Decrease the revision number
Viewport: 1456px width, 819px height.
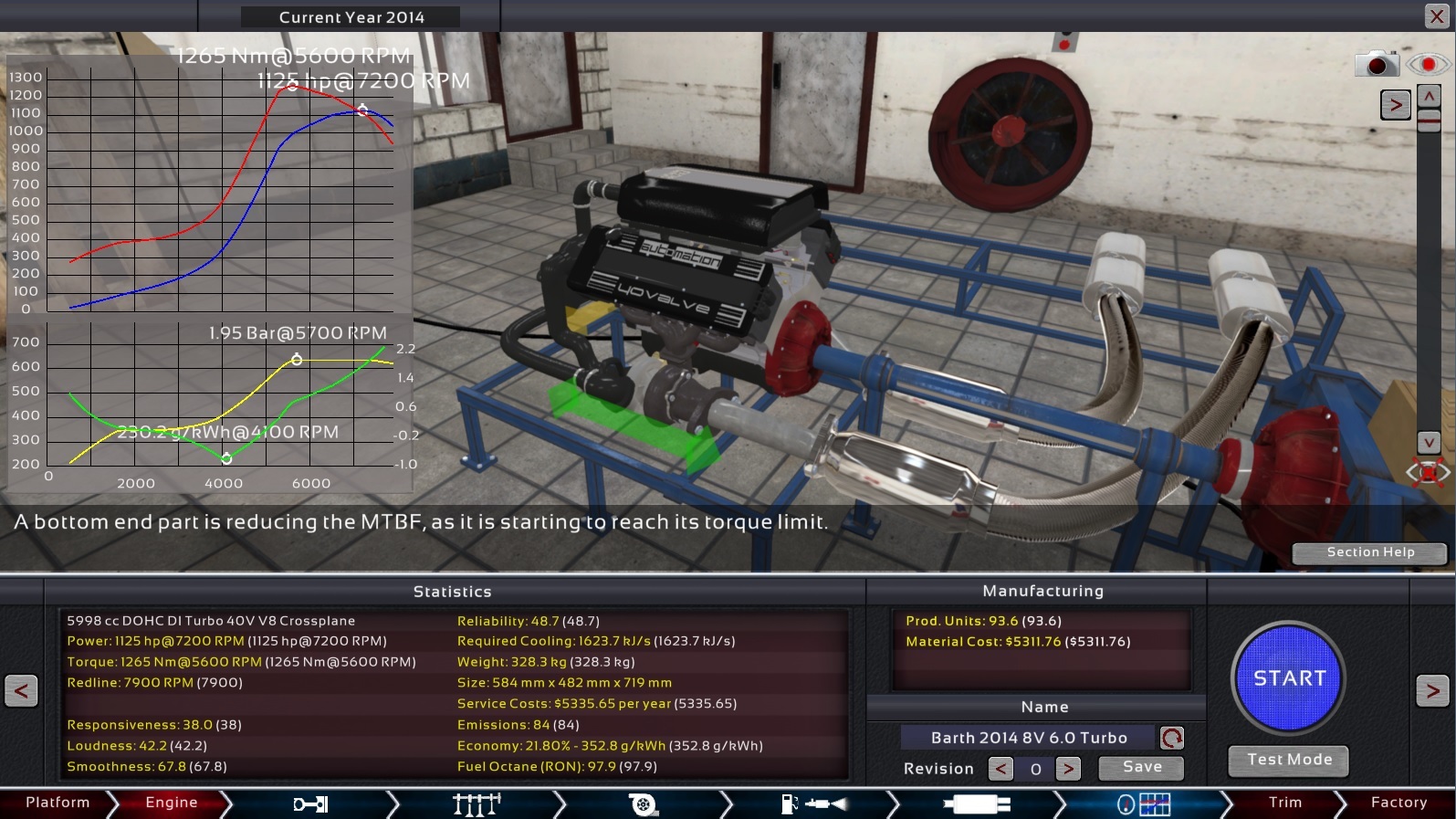click(1000, 769)
